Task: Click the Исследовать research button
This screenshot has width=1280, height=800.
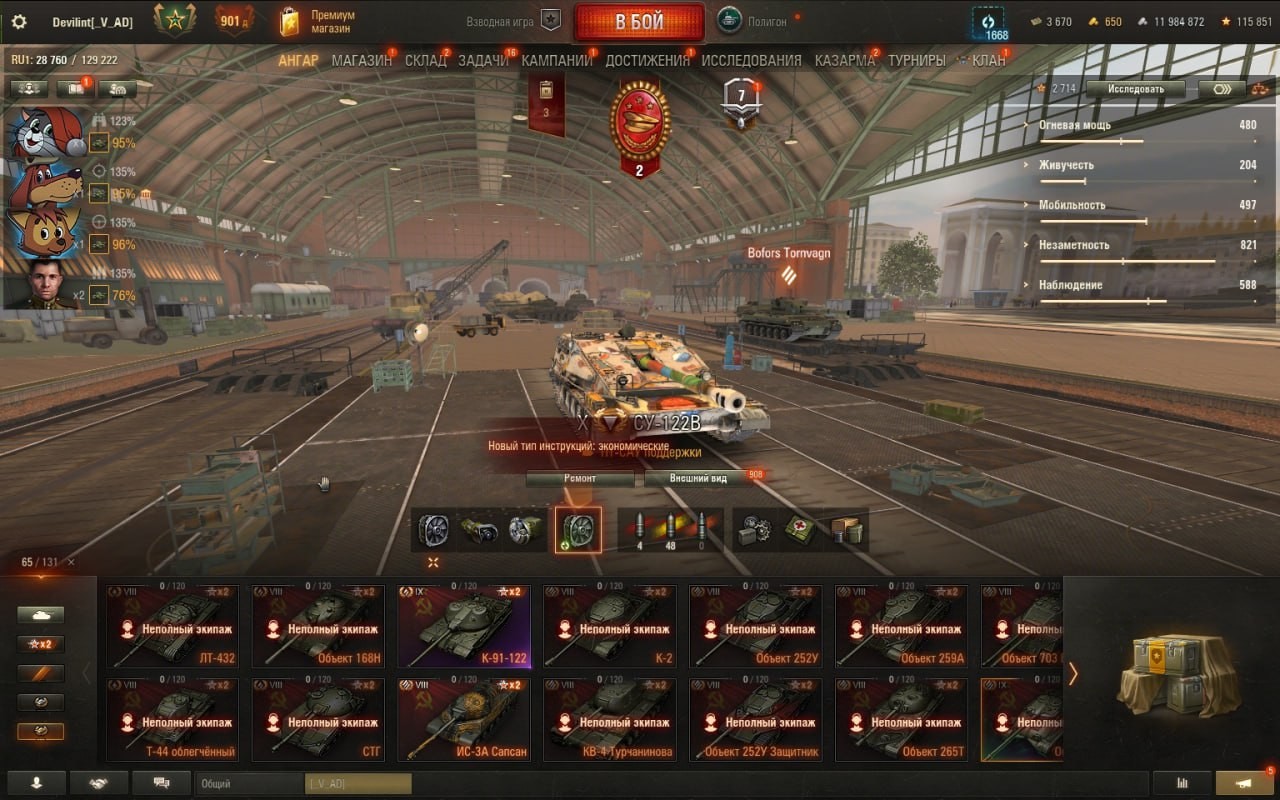Action: pos(1135,89)
